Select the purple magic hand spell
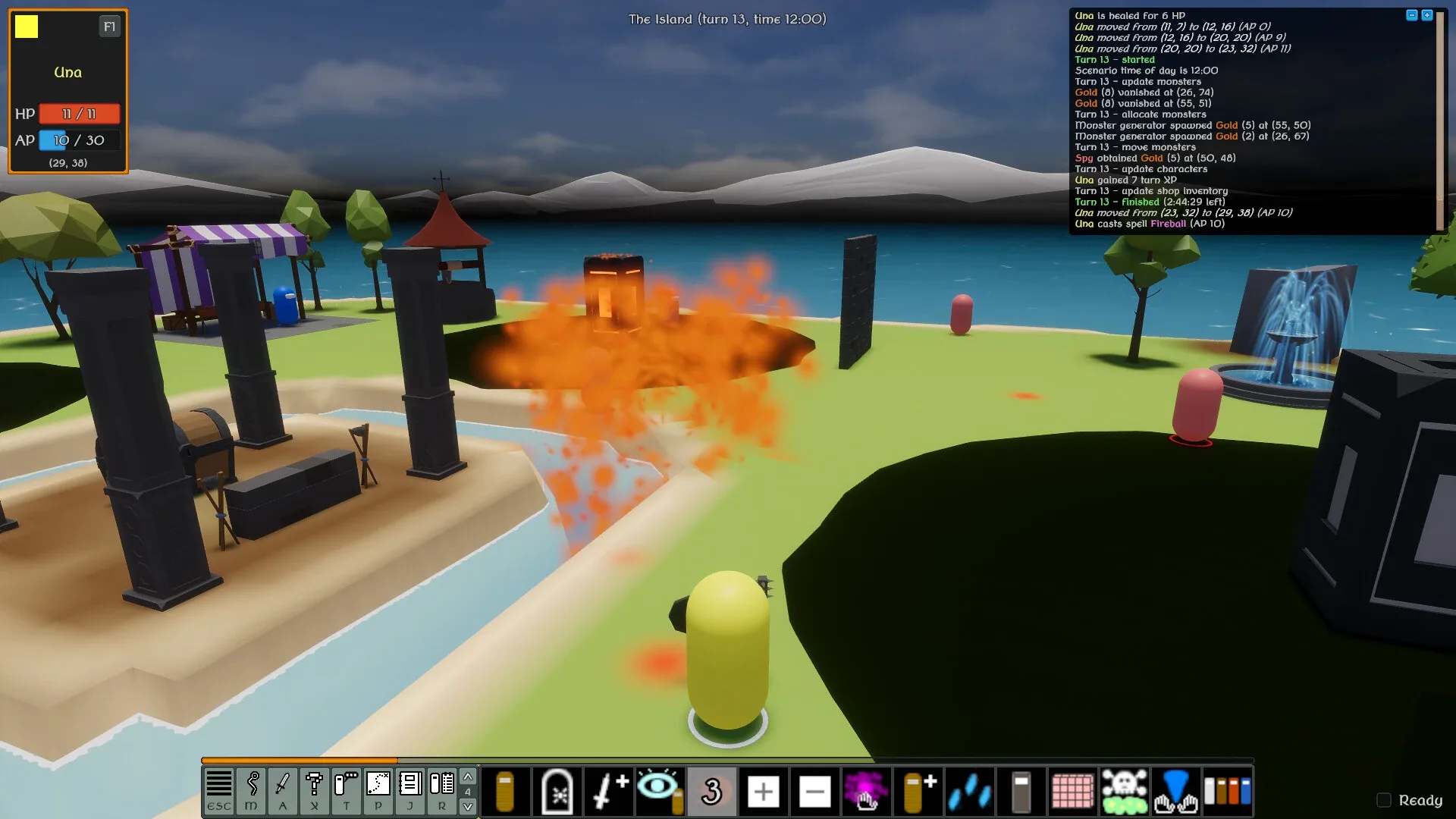The width and height of the screenshot is (1456, 819). click(x=866, y=791)
